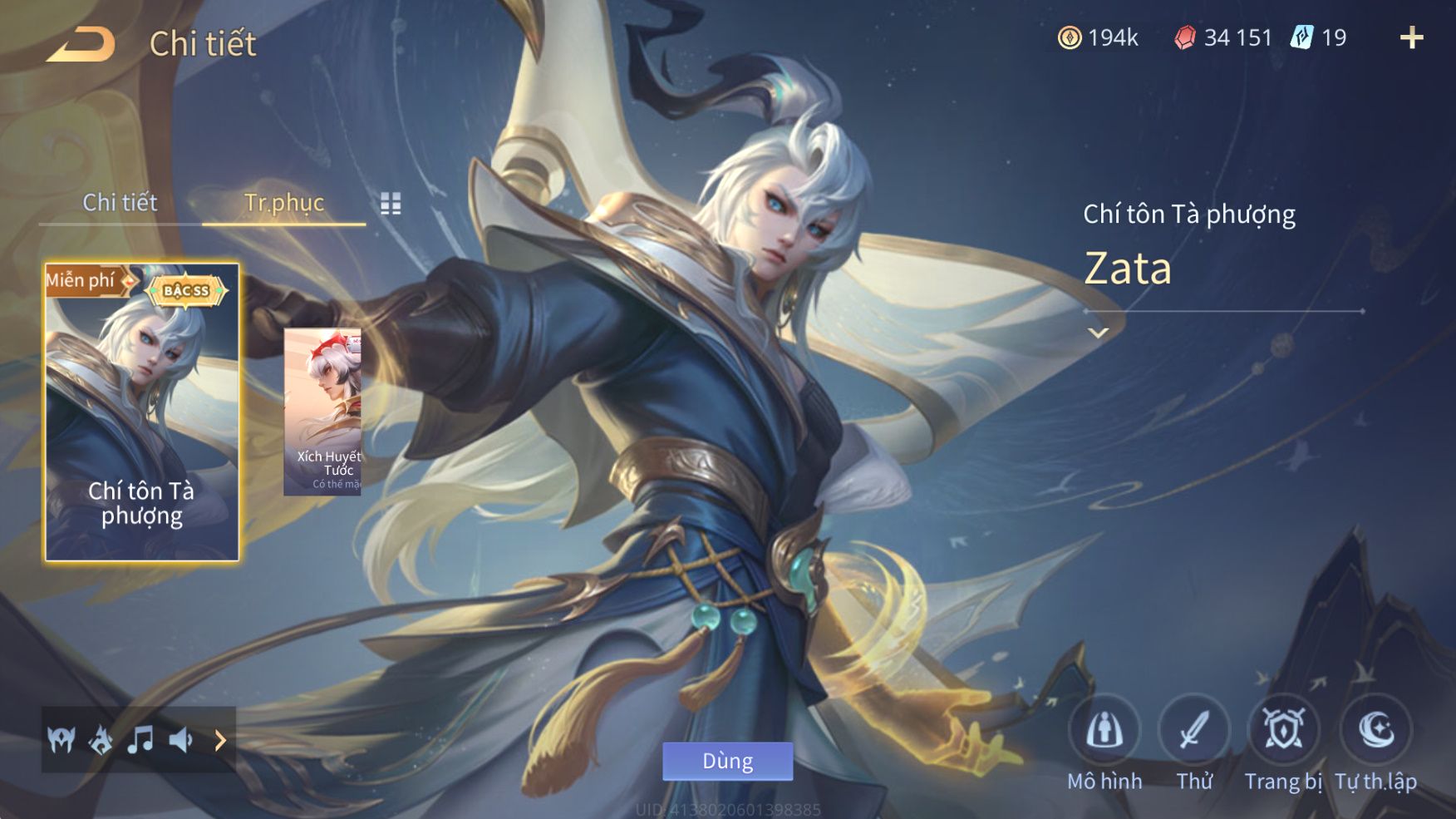
Task: Play the skin music note effect
Action: tap(140, 739)
